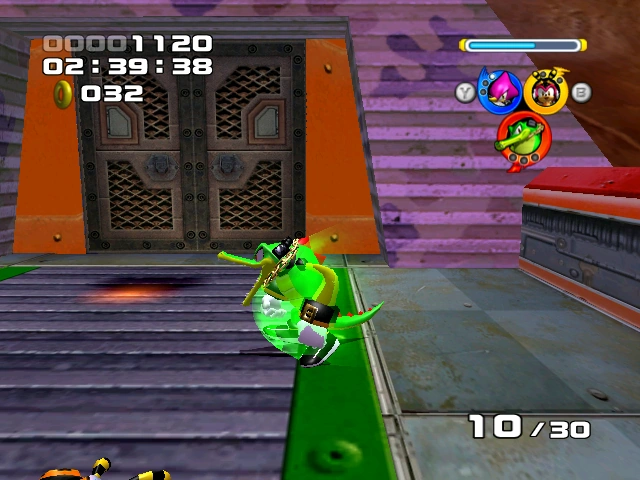Click the gold ring counter icon
Image resolution: width=640 pixels, height=480 pixels.
(62, 94)
